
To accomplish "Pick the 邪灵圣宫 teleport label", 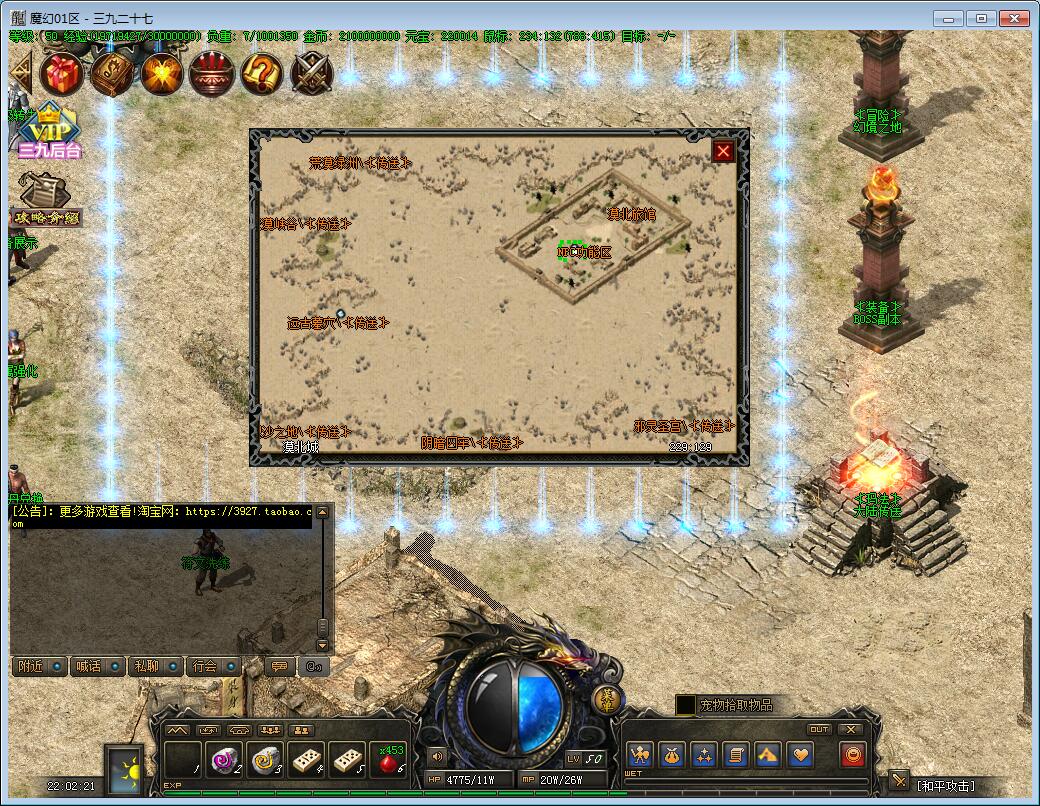I will coord(684,426).
